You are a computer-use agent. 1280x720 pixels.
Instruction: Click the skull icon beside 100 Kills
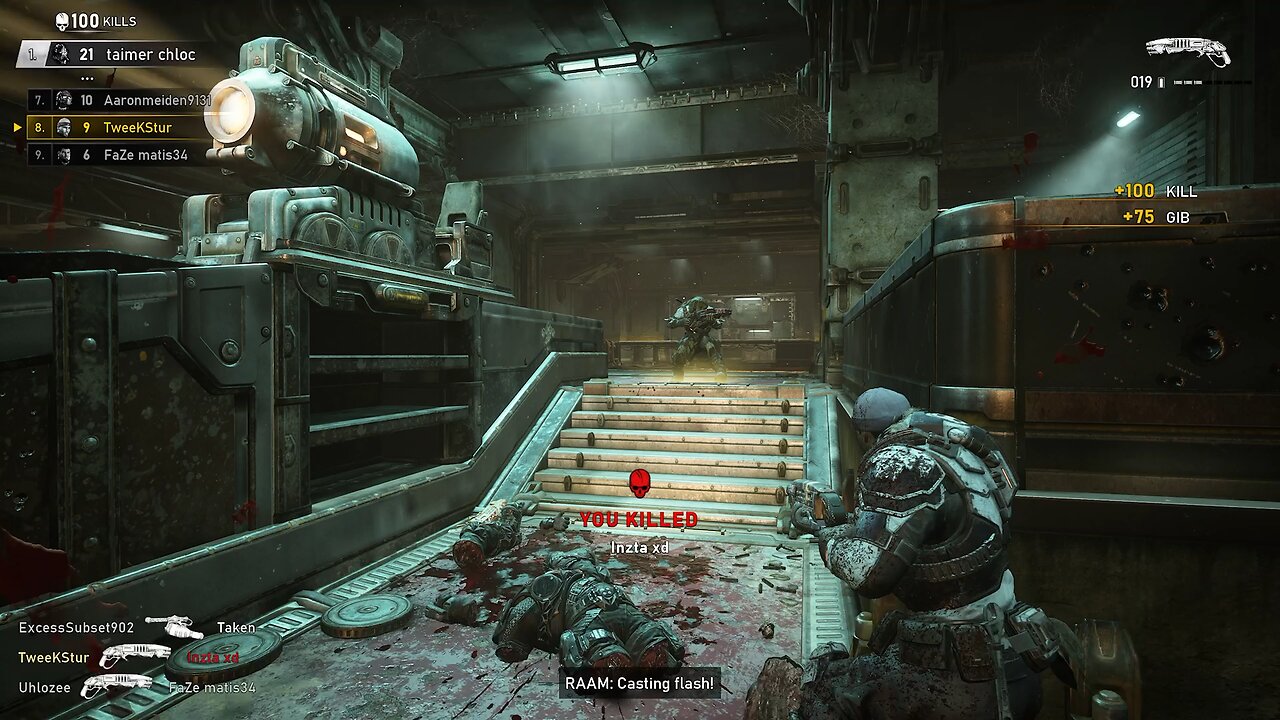(x=62, y=21)
